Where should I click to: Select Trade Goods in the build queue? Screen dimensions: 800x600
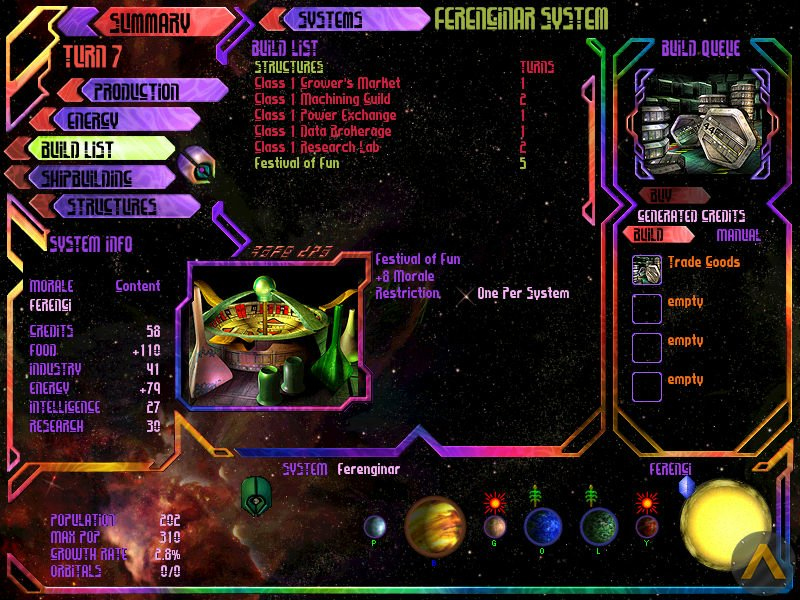click(704, 263)
